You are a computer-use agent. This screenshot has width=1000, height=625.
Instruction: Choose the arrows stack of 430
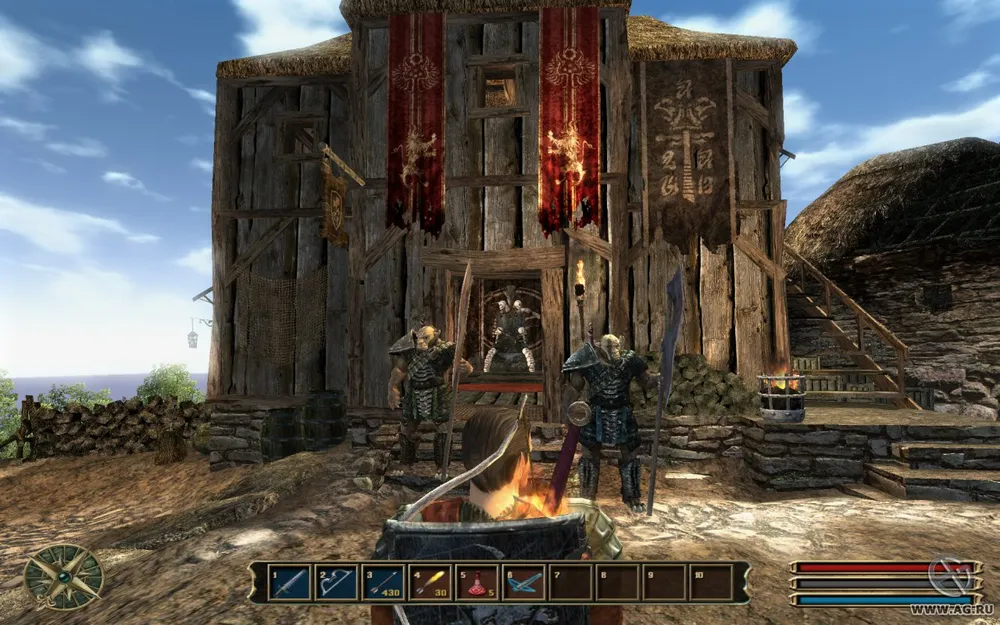[x=383, y=582]
